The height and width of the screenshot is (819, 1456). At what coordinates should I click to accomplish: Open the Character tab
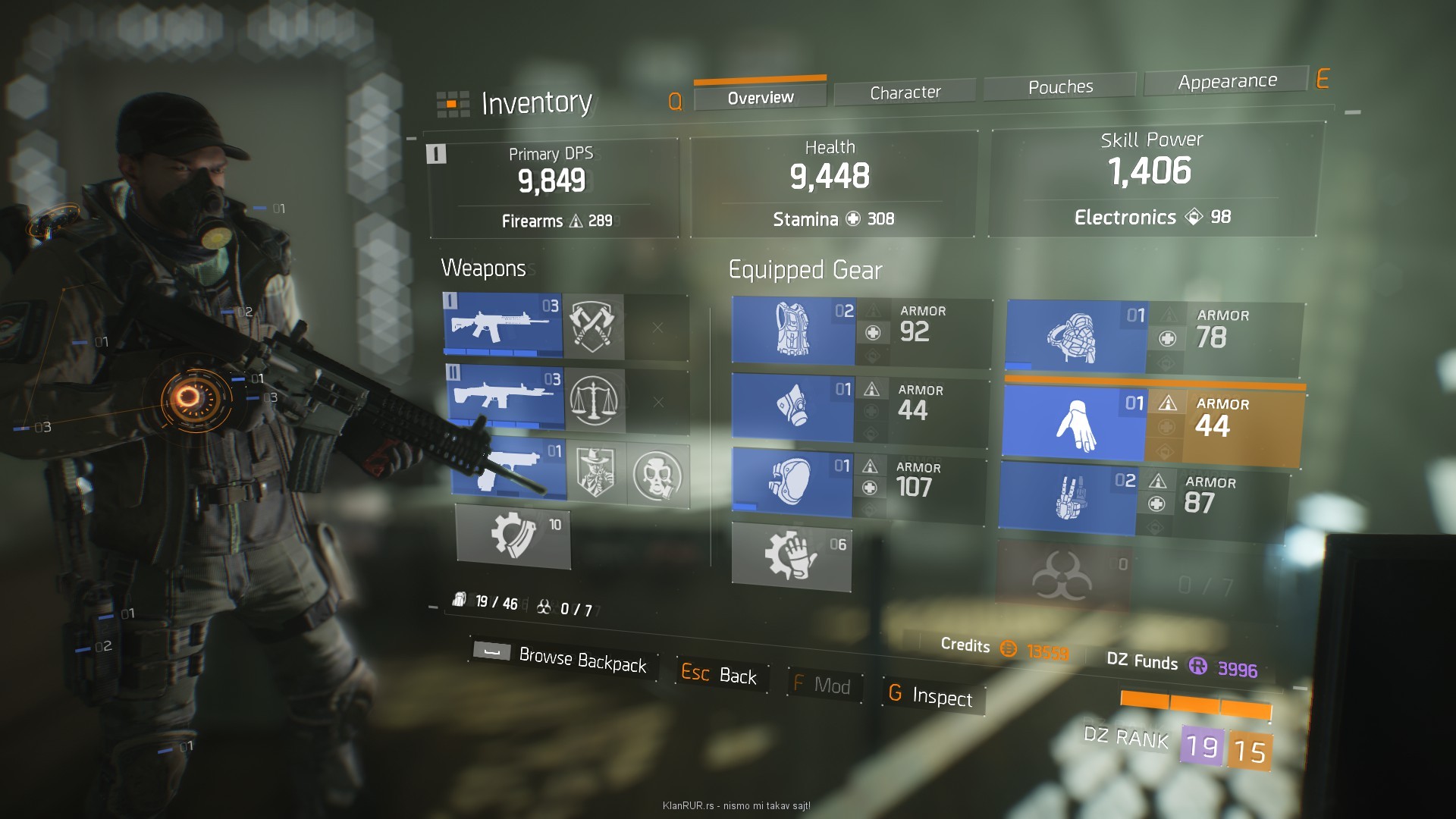[905, 93]
